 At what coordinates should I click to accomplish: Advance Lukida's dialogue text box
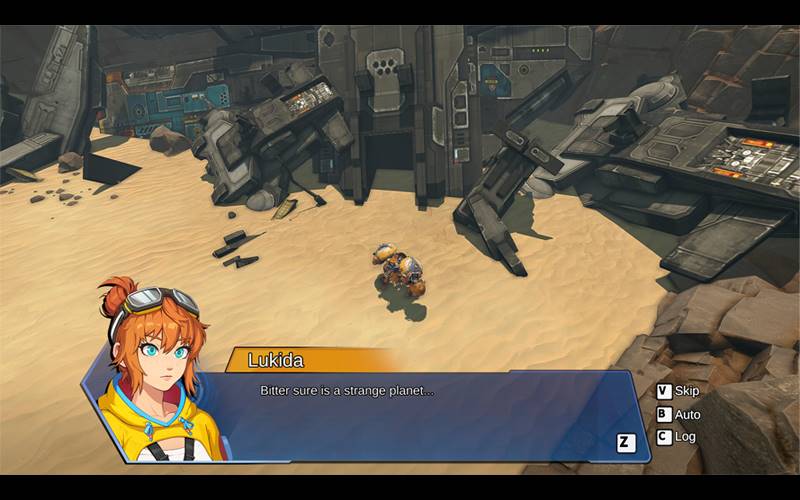coord(626,443)
